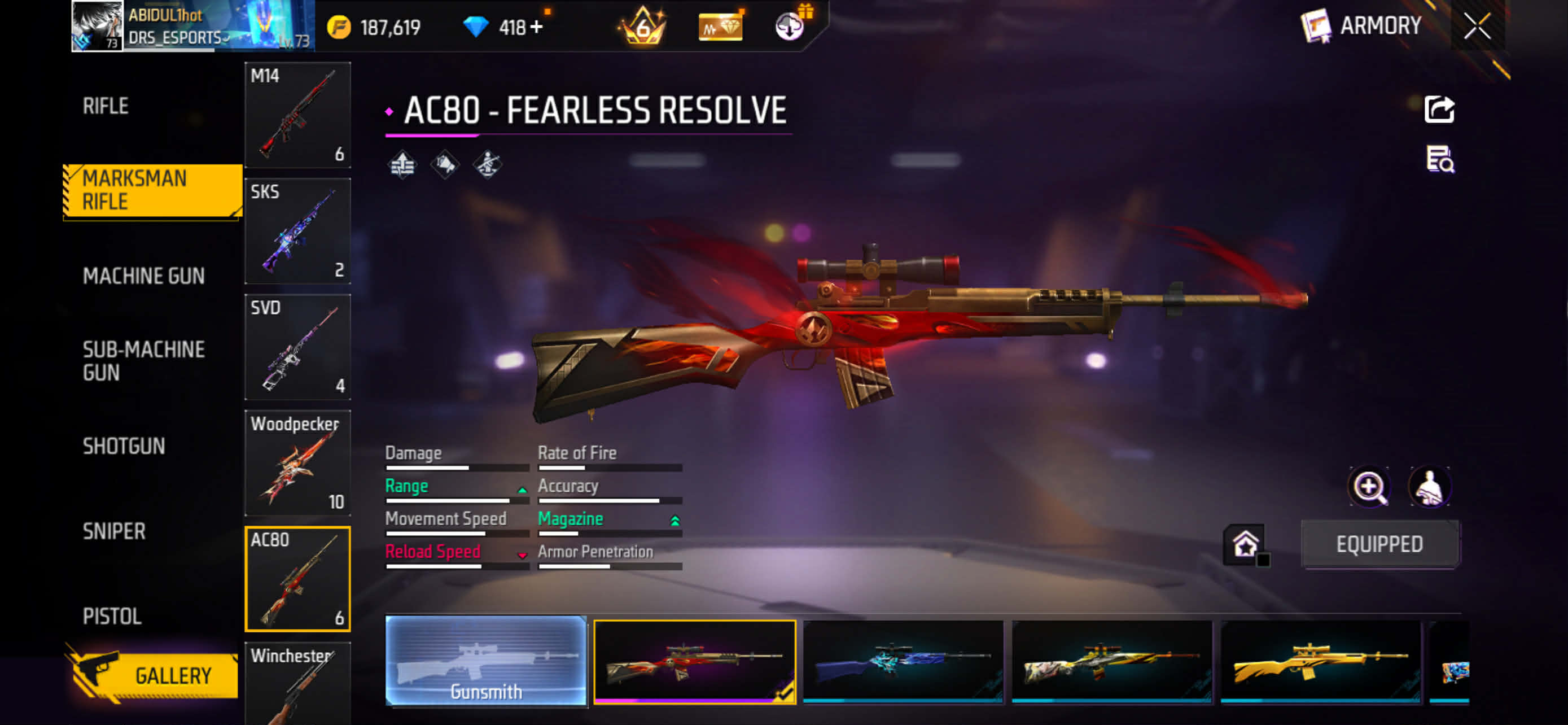Select the Sub-Machine Gun category
Image resolution: width=1568 pixels, height=725 pixels.
coord(143,360)
